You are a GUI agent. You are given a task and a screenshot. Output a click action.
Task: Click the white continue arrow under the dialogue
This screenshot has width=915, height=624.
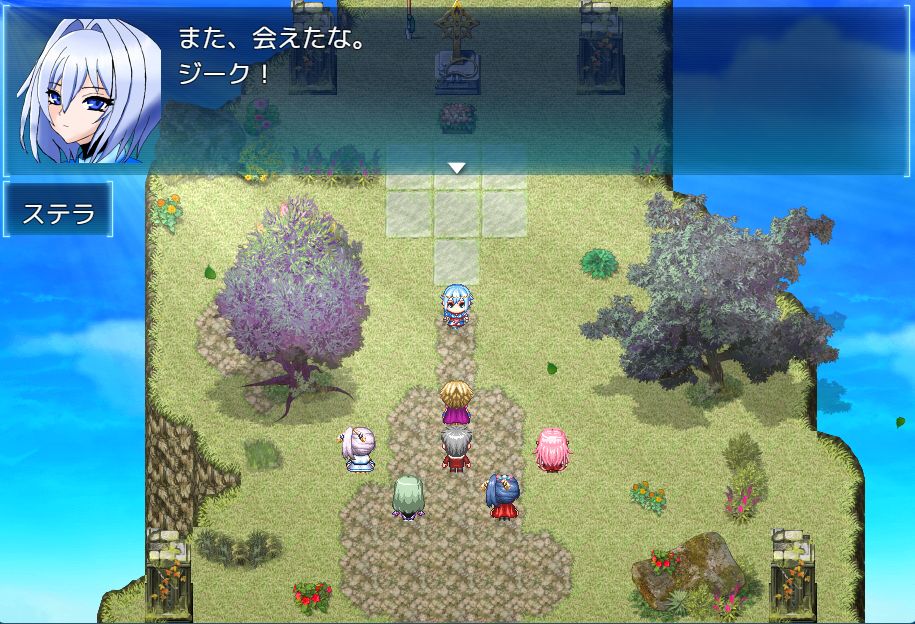point(457,168)
